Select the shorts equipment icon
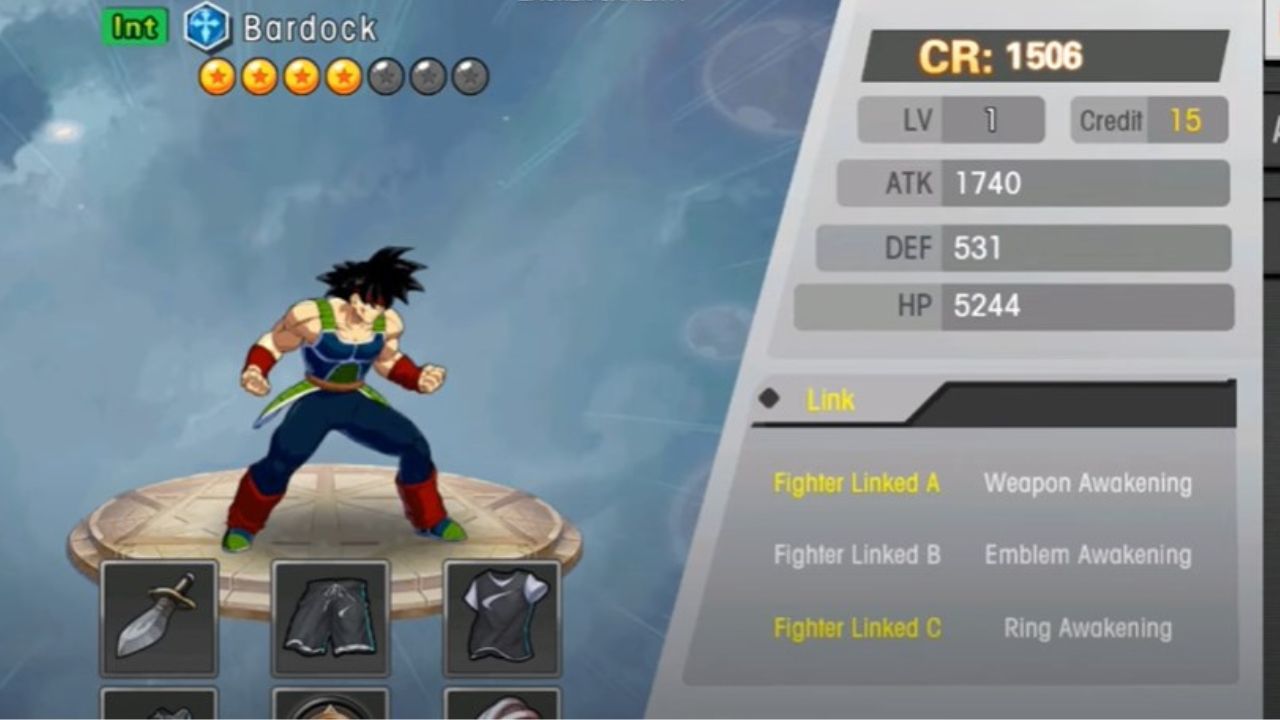The image size is (1280, 720). click(330, 617)
